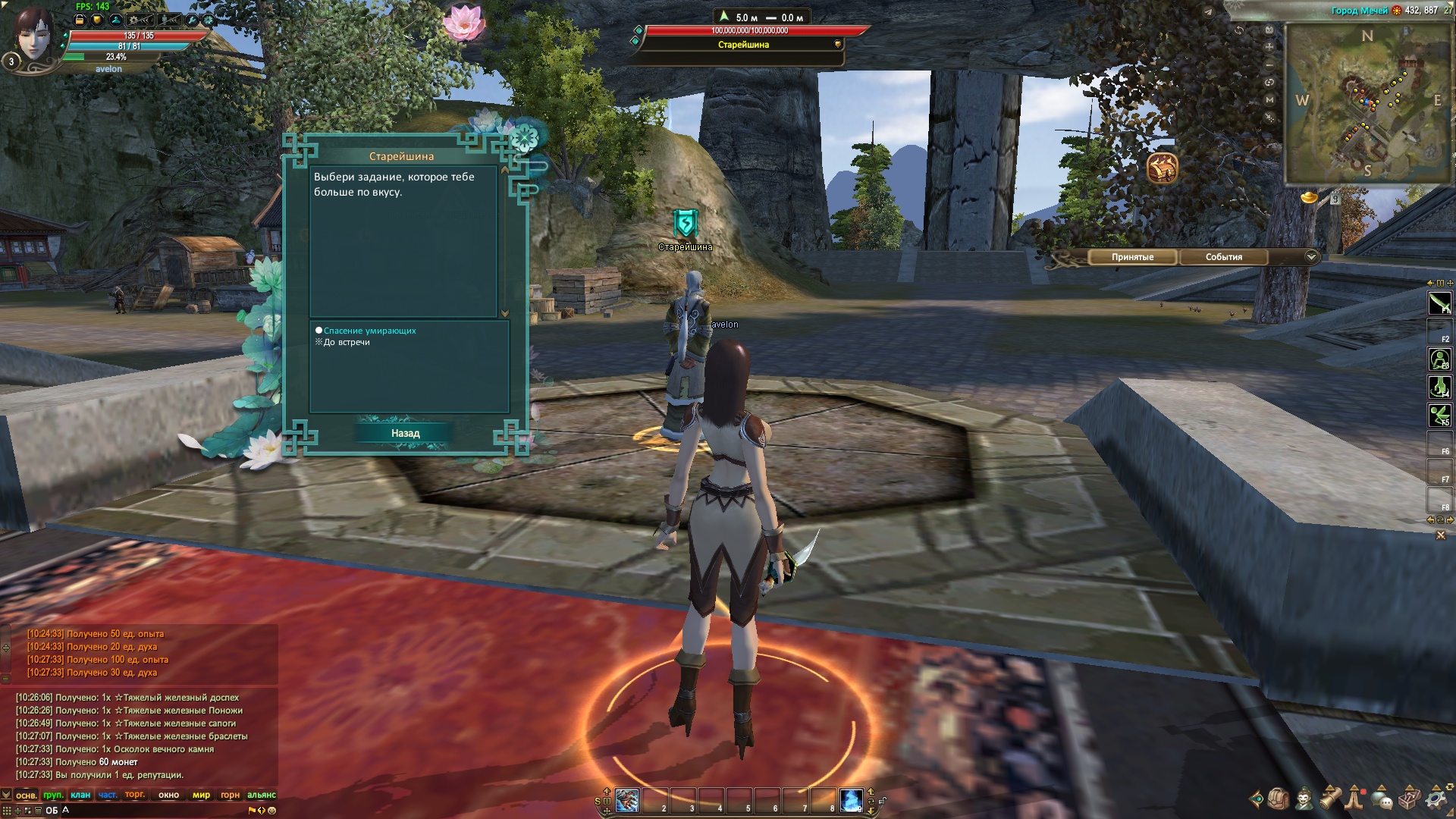Select the 'клан' chat tab
This screenshot has height=819, width=1456.
(80, 795)
